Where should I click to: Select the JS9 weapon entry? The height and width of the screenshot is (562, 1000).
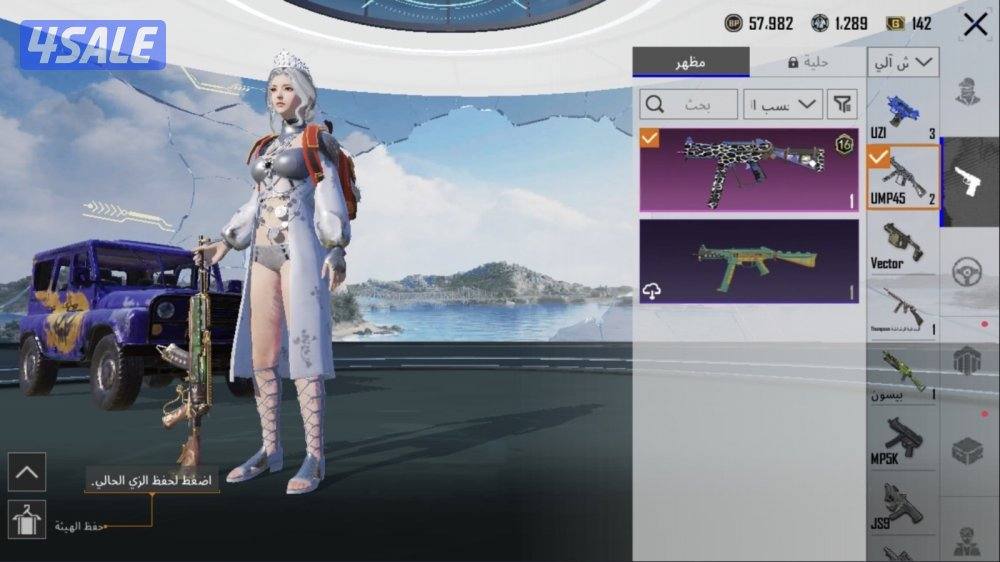pyautogui.click(x=902, y=508)
